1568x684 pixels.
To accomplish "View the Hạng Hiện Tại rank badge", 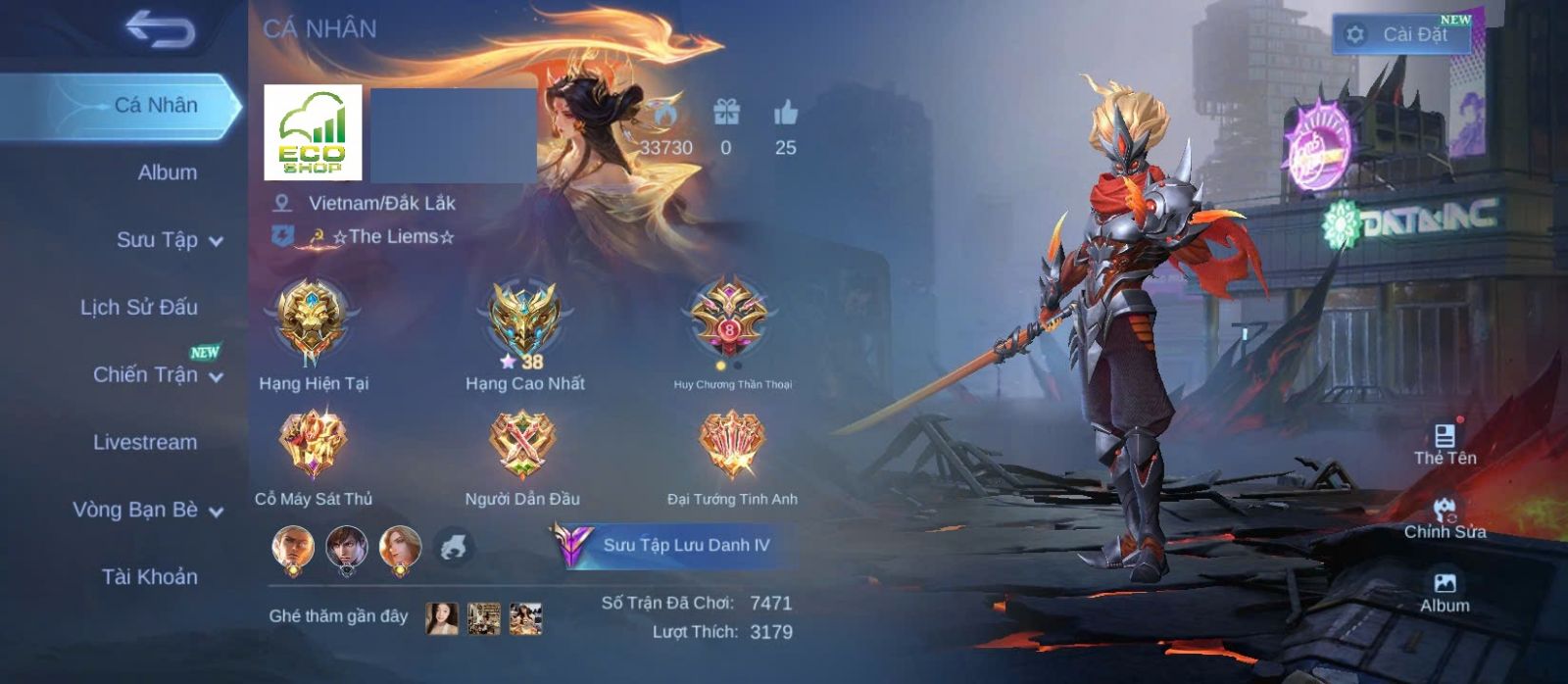I will (312, 320).
